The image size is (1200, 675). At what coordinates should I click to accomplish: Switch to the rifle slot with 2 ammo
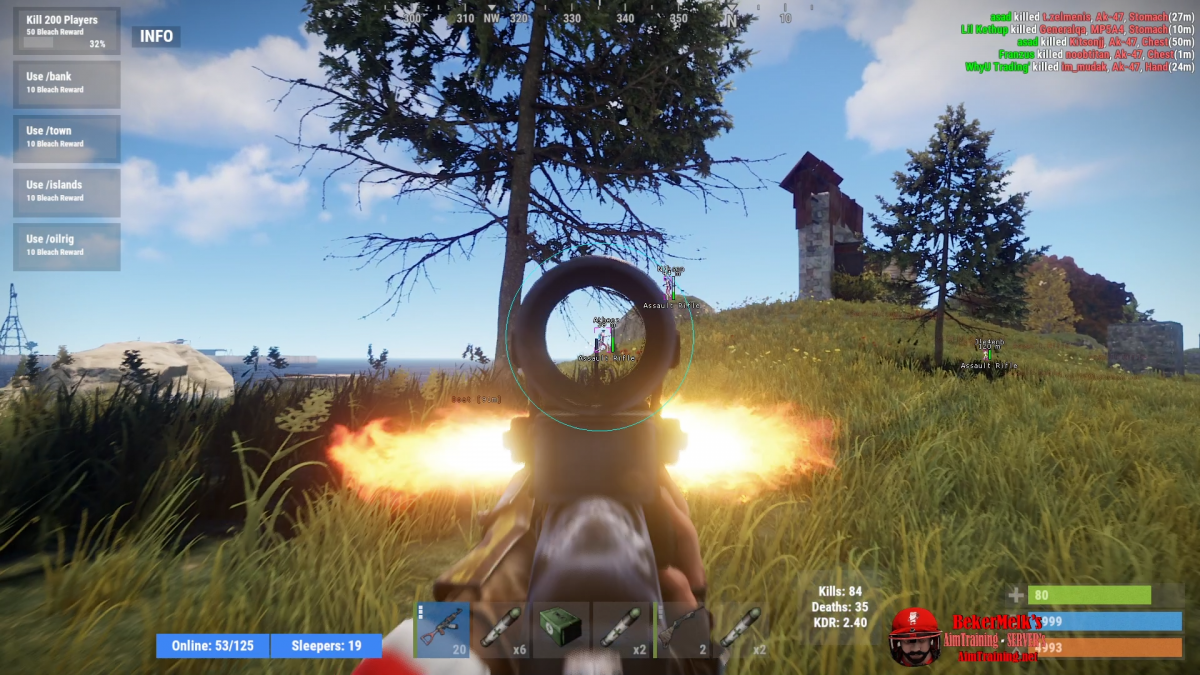pos(680,630)
